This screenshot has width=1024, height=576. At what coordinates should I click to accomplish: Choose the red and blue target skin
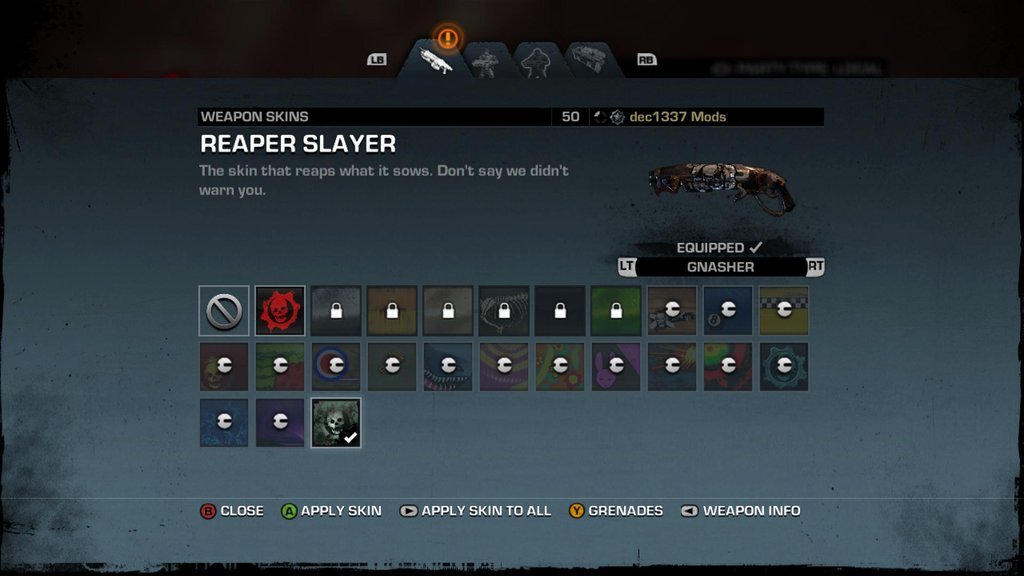(335, 367)
